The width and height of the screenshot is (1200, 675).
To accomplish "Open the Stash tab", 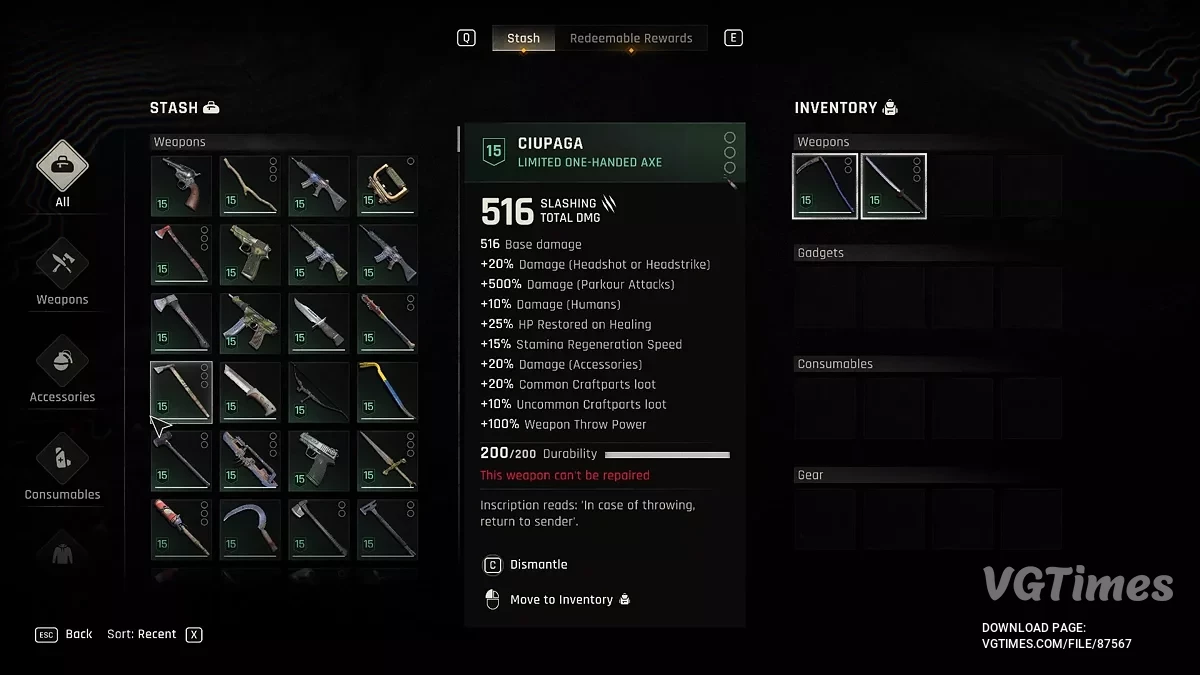I will point(523,38).
